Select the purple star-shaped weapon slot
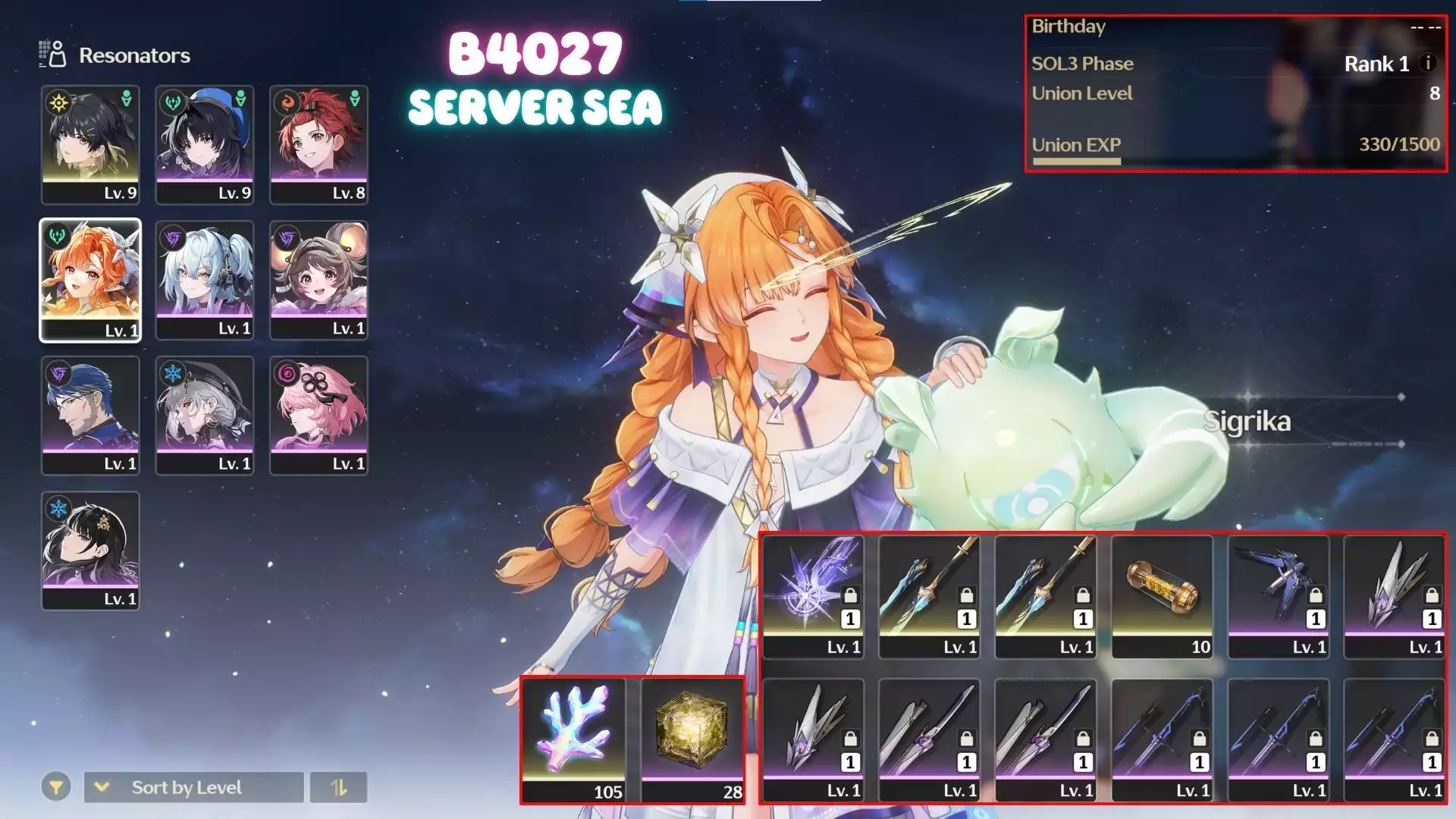The height and width of the screenshot is (819, 1456). tap(813, 596)
